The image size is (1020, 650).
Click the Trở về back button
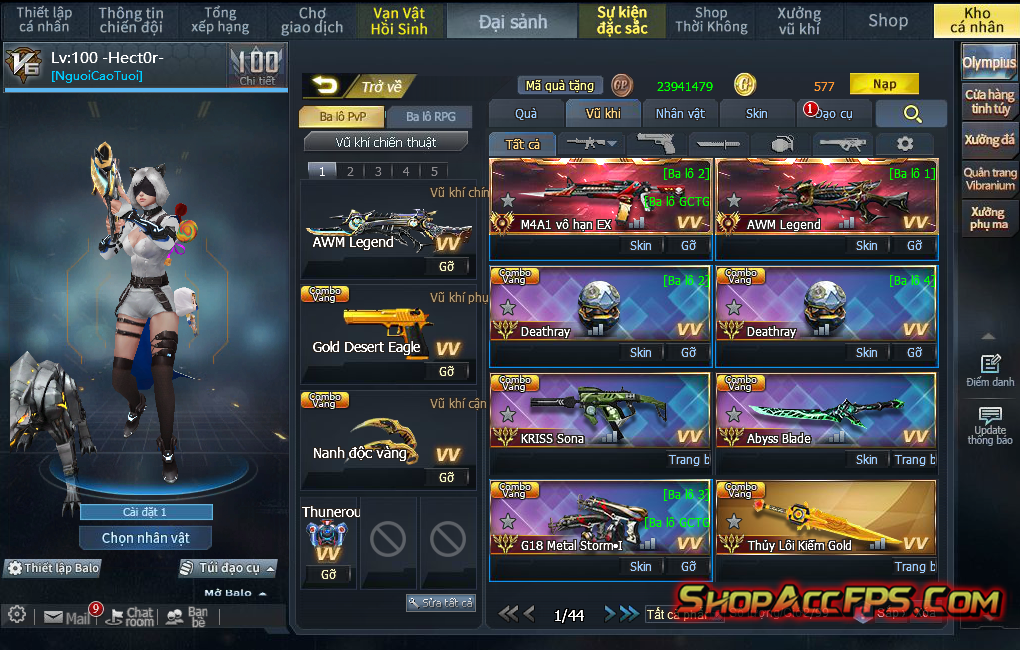tap(357, 87)
